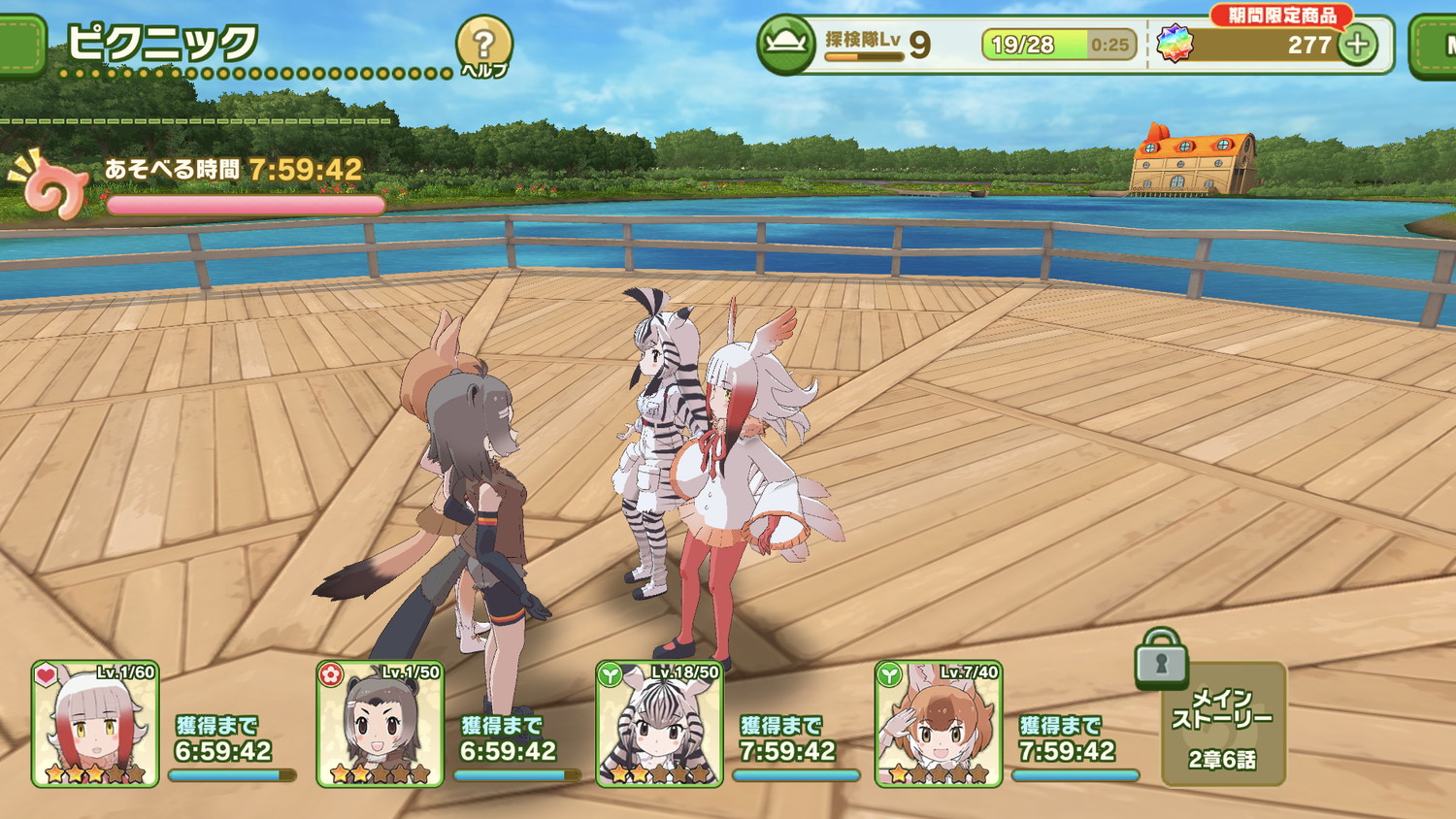Image resolution: width=1456 pixels, height=819 pixels.
Task: Pick the Lv.7/40 saluting brown-haired friend portrait
Action: [938, 724]
